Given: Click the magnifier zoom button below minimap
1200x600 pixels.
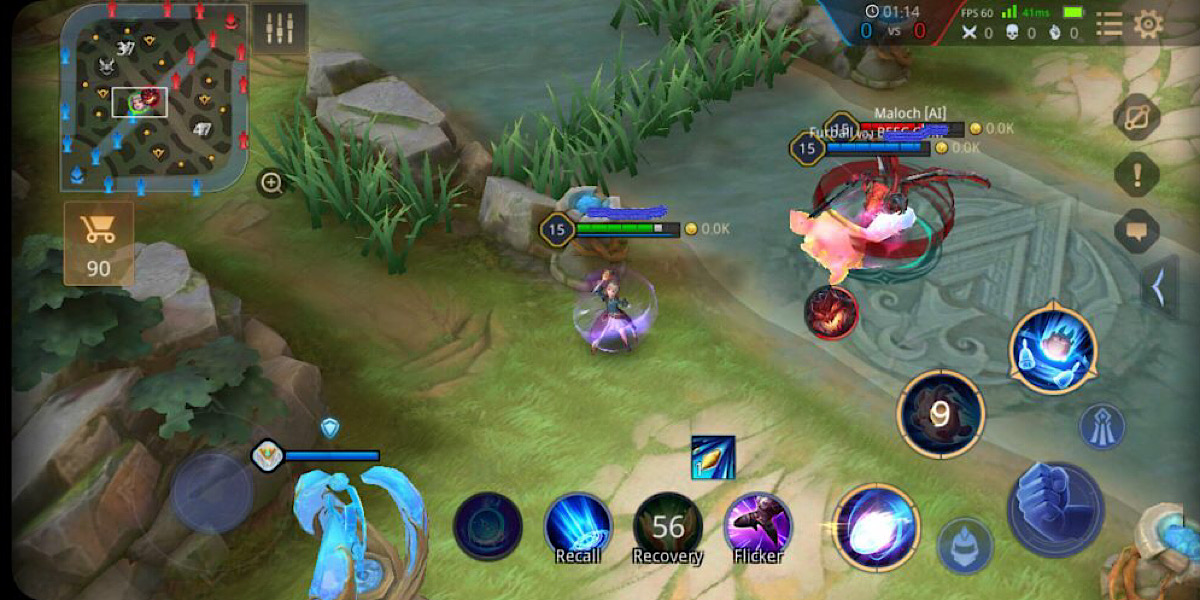Looking at the screenshot, I should point(271,183).
